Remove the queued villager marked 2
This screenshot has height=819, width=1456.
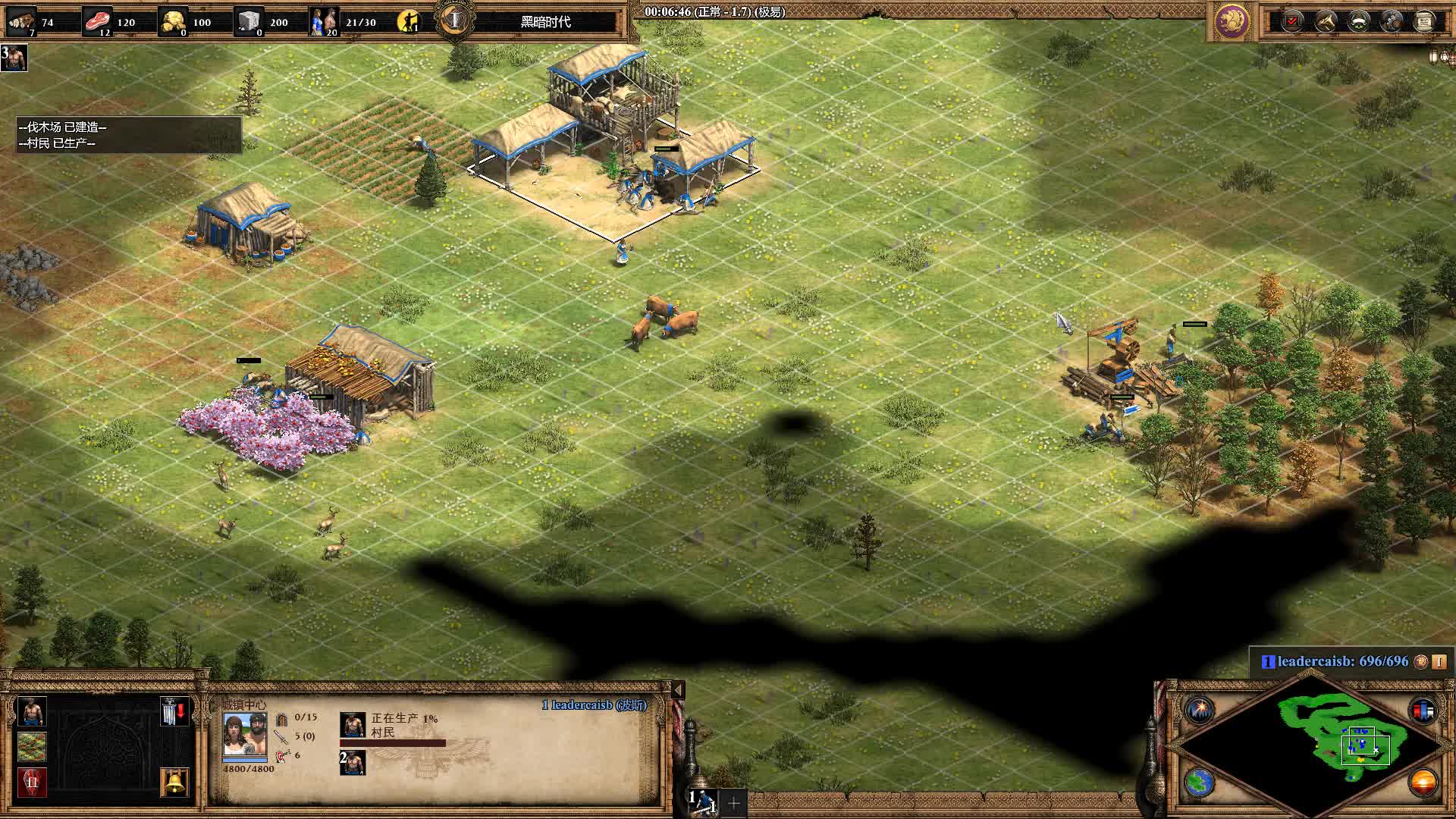pos(353,762)
